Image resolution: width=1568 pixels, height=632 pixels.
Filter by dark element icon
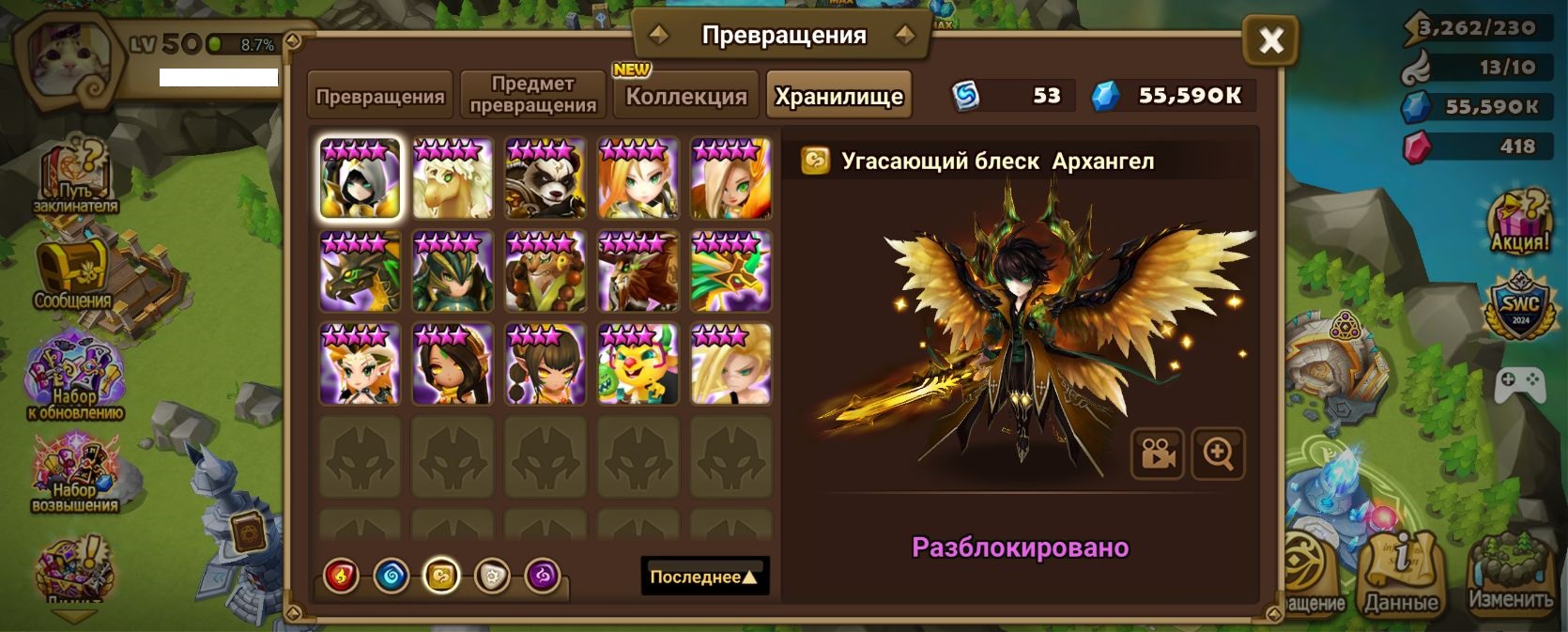[x=542, y=576]
